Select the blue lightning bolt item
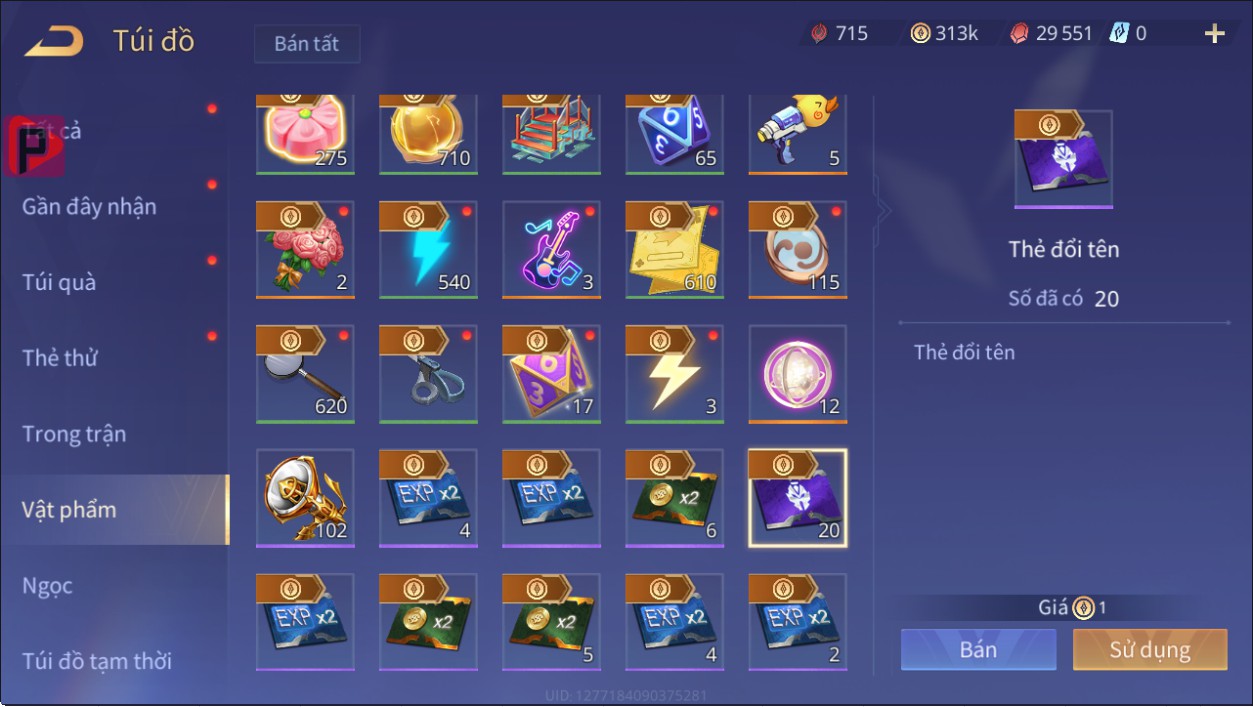The width and height of the screenshot is (1253, 707). click(428, 250)
